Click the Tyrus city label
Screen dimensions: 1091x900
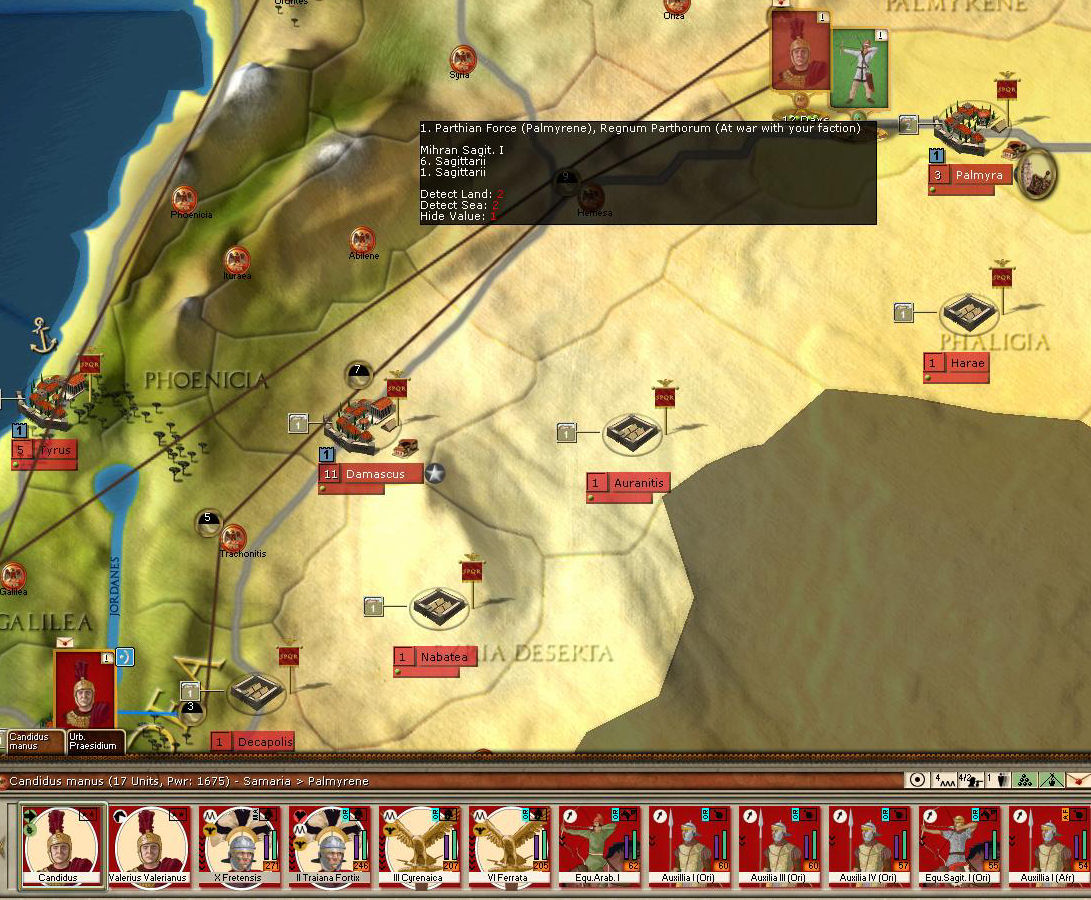pyautogui.click(x=55, y=450)
